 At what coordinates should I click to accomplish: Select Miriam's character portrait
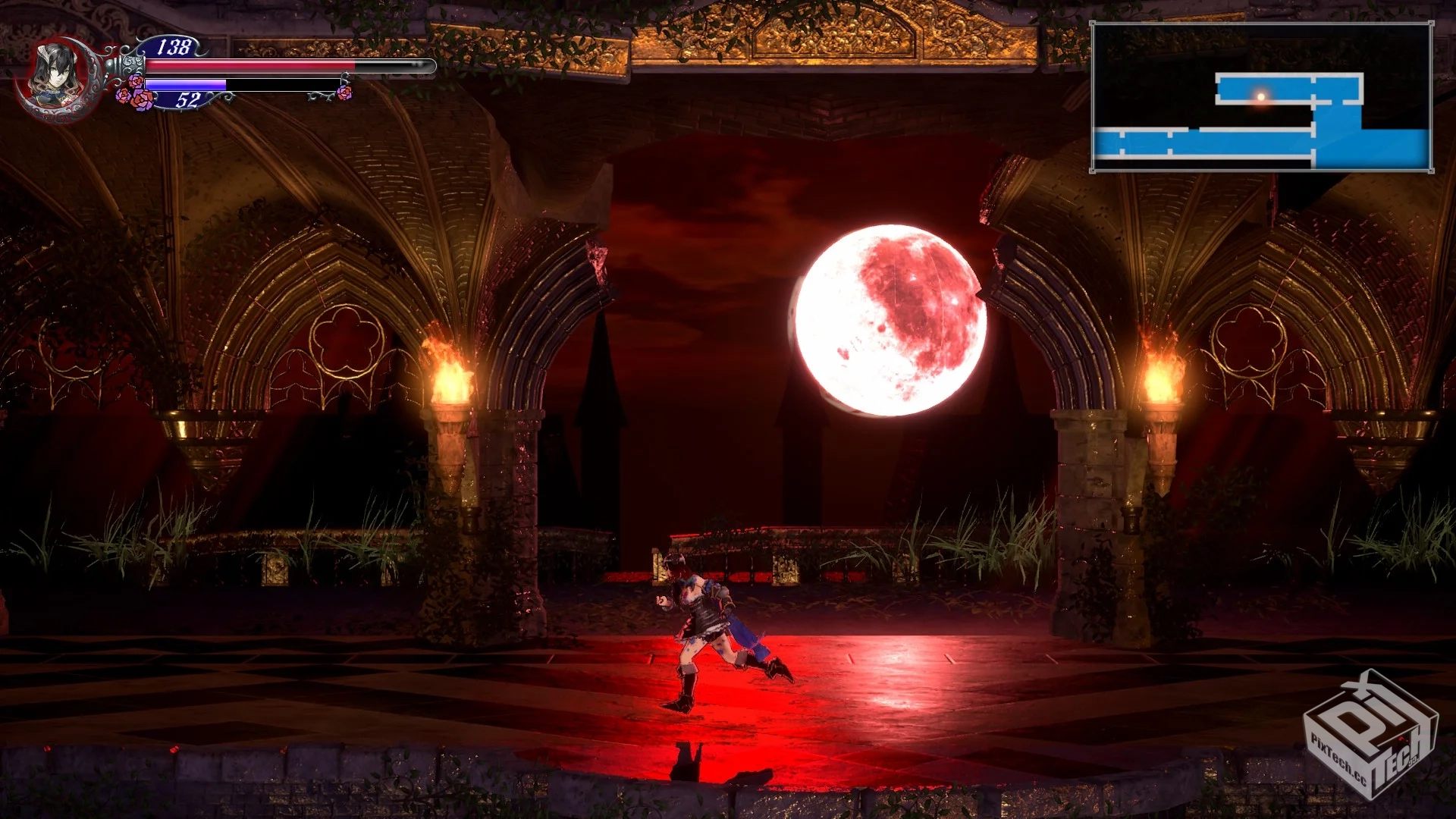point(56,77)
